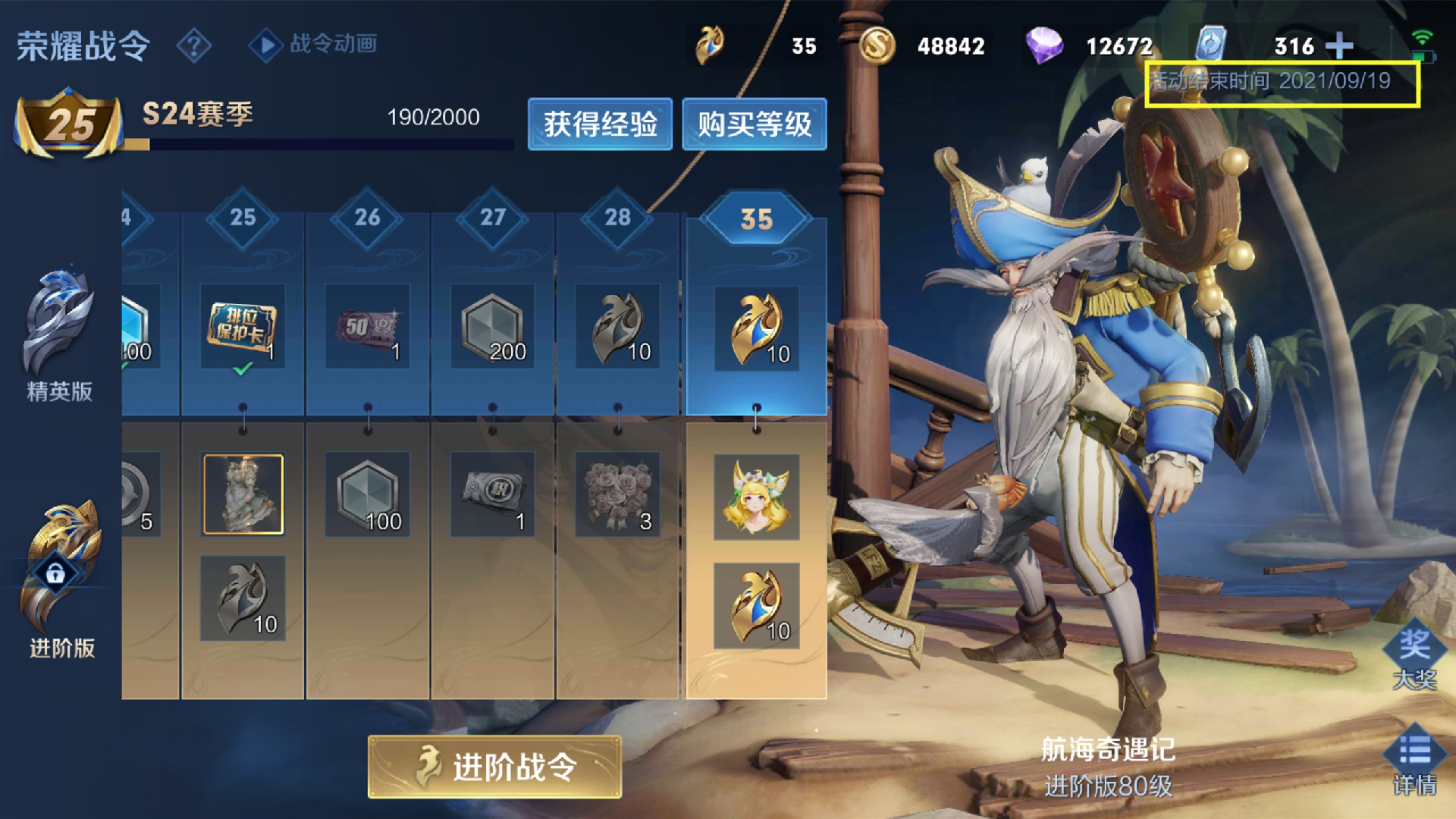The image size is (1456, 819).
Task: Click the battle pass token icon showing 35
Action: point(708,45)
